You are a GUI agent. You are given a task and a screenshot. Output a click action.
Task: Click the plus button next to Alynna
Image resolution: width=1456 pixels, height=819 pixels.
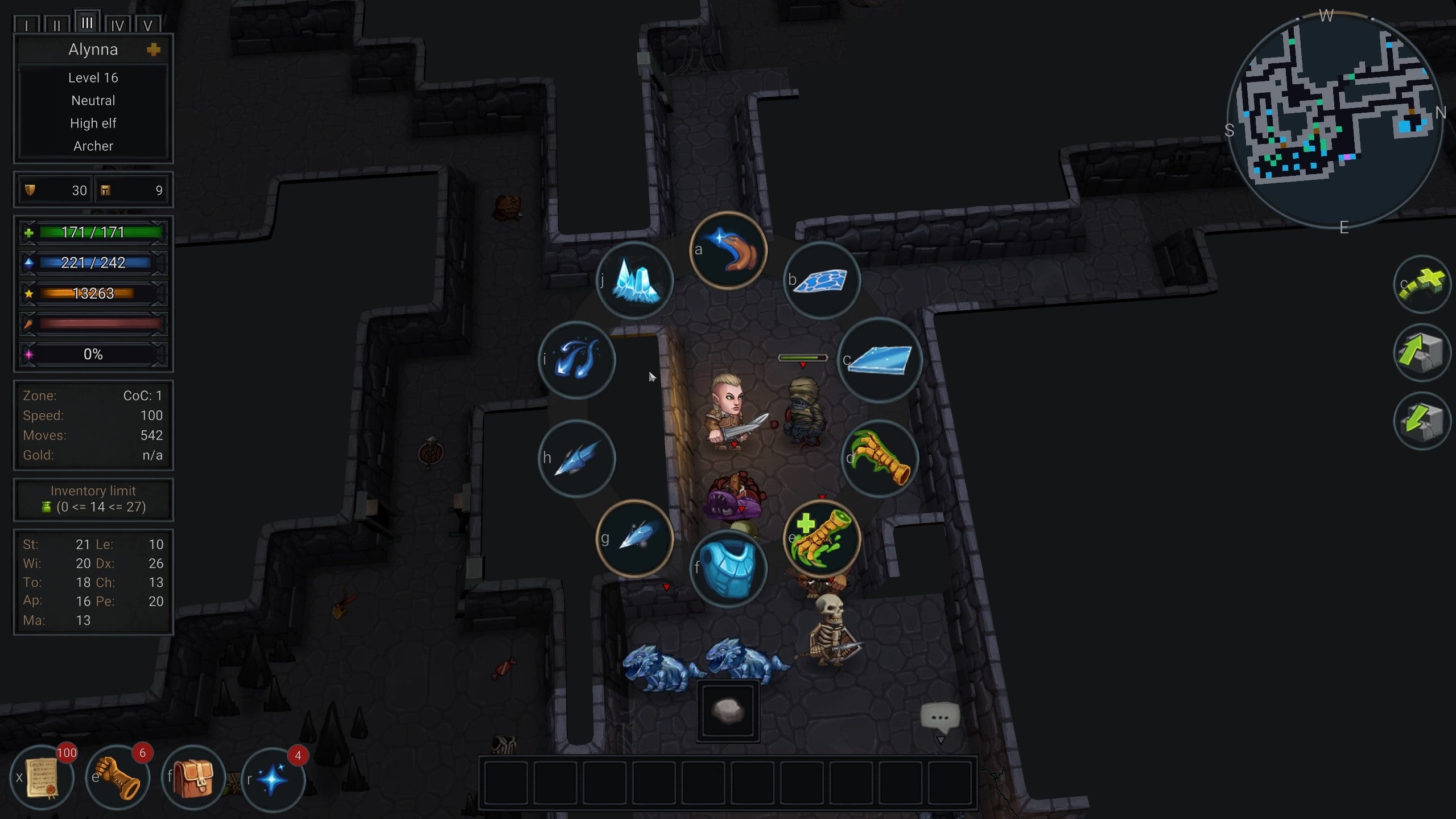152,50
